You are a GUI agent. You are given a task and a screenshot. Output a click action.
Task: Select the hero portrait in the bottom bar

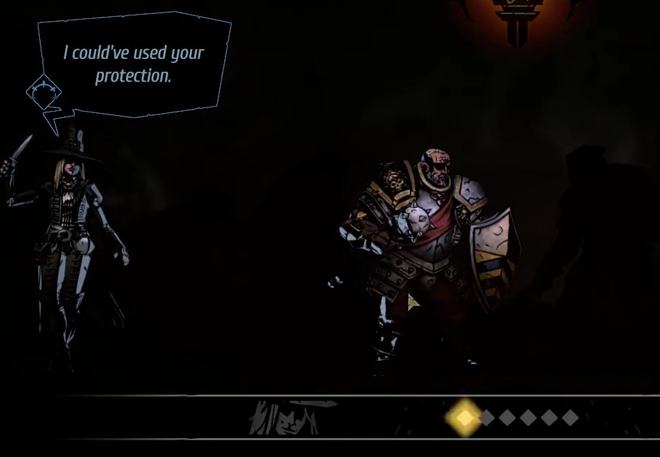(x=287, y=416)
